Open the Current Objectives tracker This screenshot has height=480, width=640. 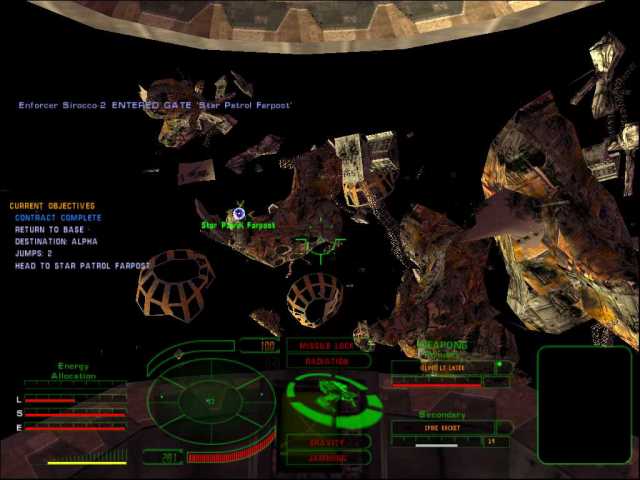point(52,206)
